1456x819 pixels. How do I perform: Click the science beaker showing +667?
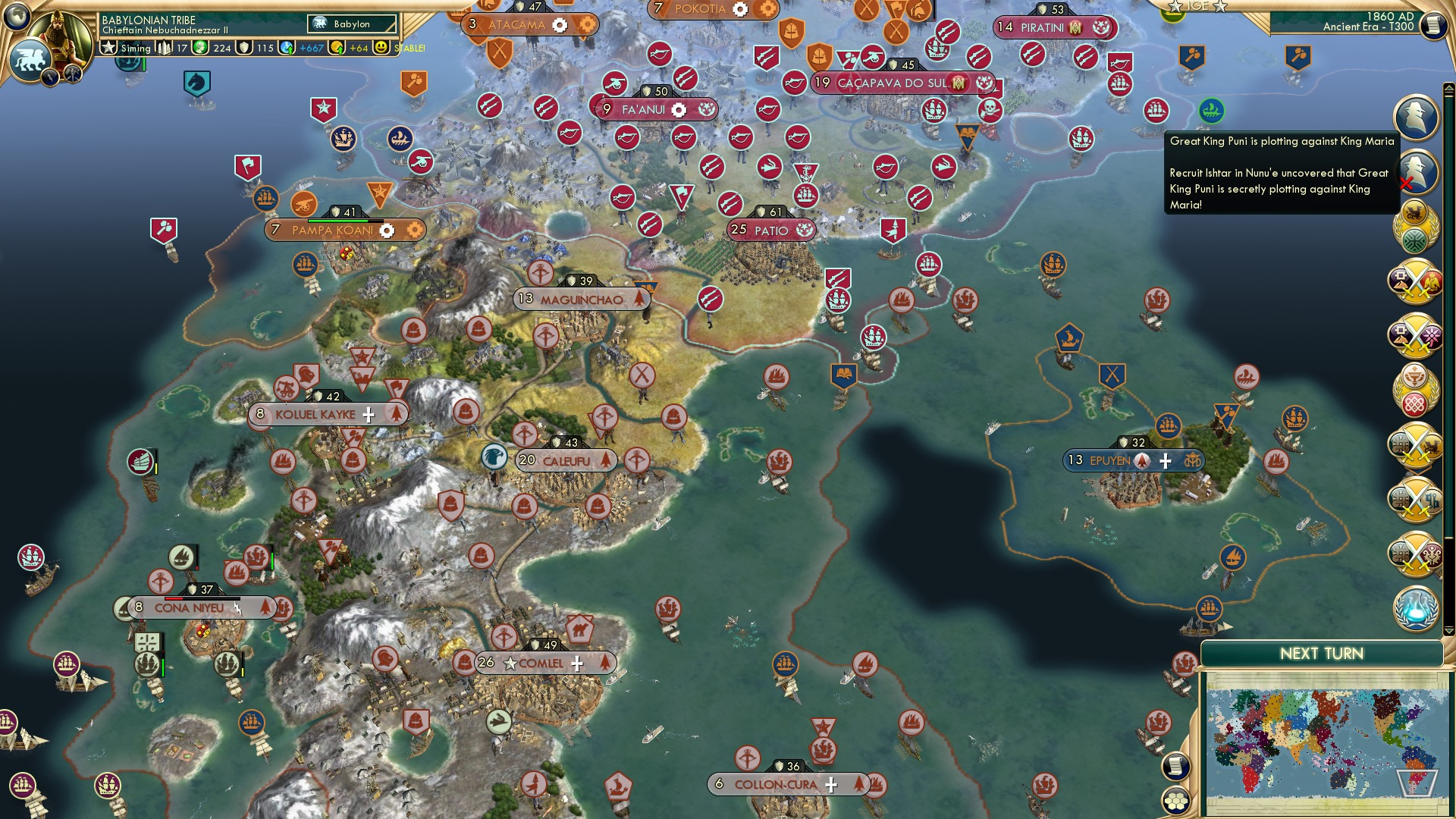[x=287, y=47]
